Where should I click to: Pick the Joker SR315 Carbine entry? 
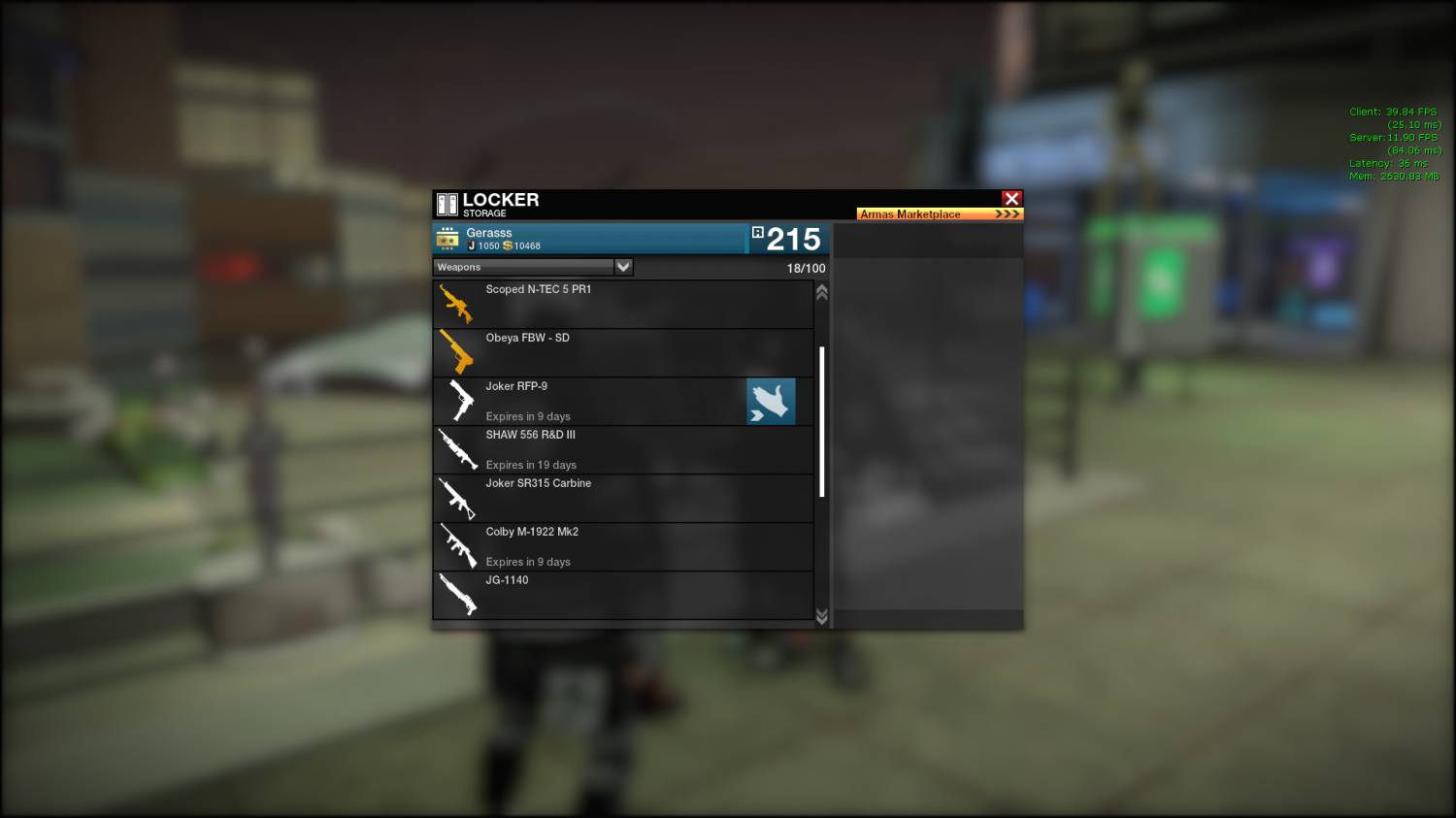coord(621,499)
